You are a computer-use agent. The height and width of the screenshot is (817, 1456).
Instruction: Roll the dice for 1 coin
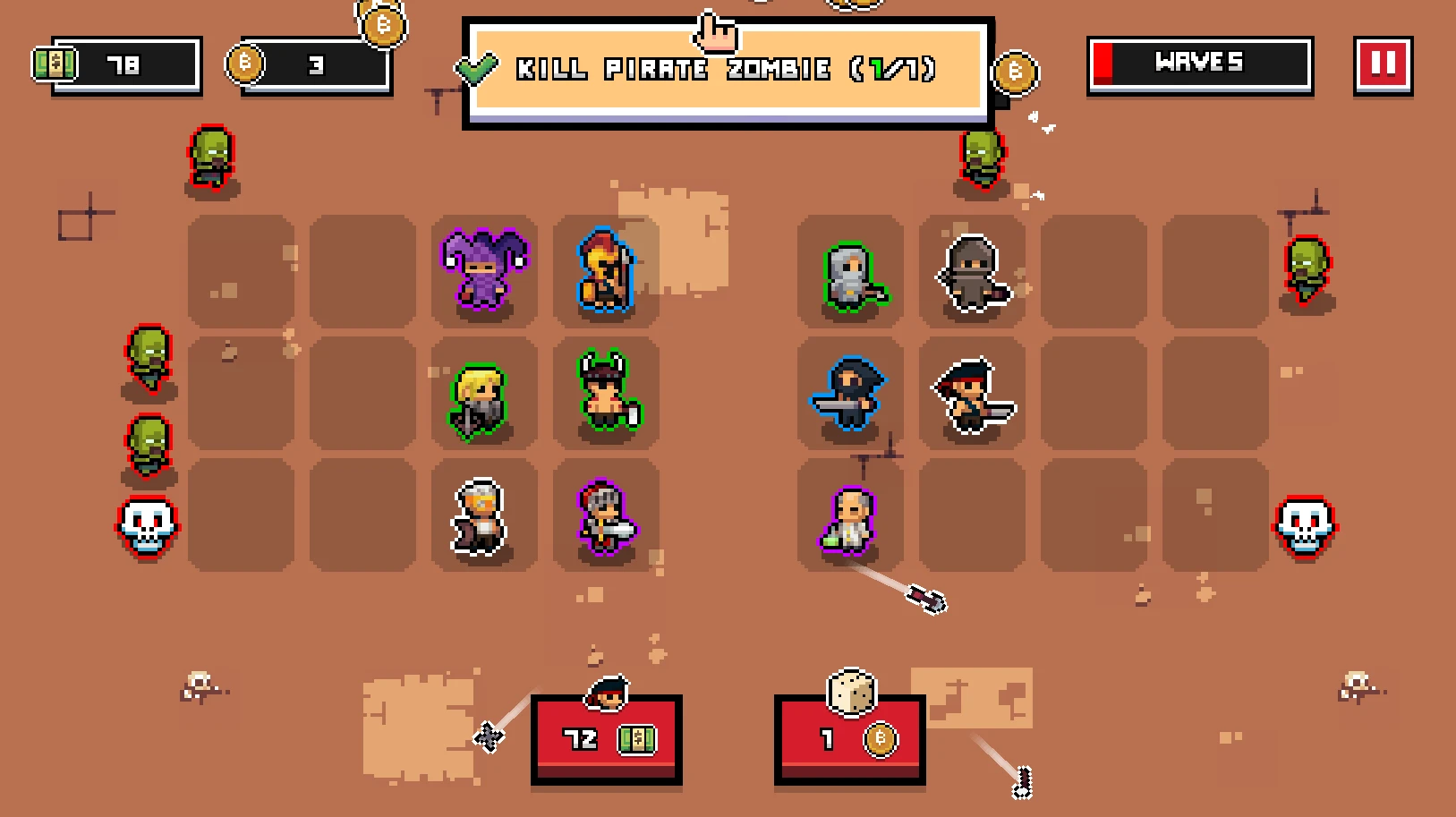(850, 740)
